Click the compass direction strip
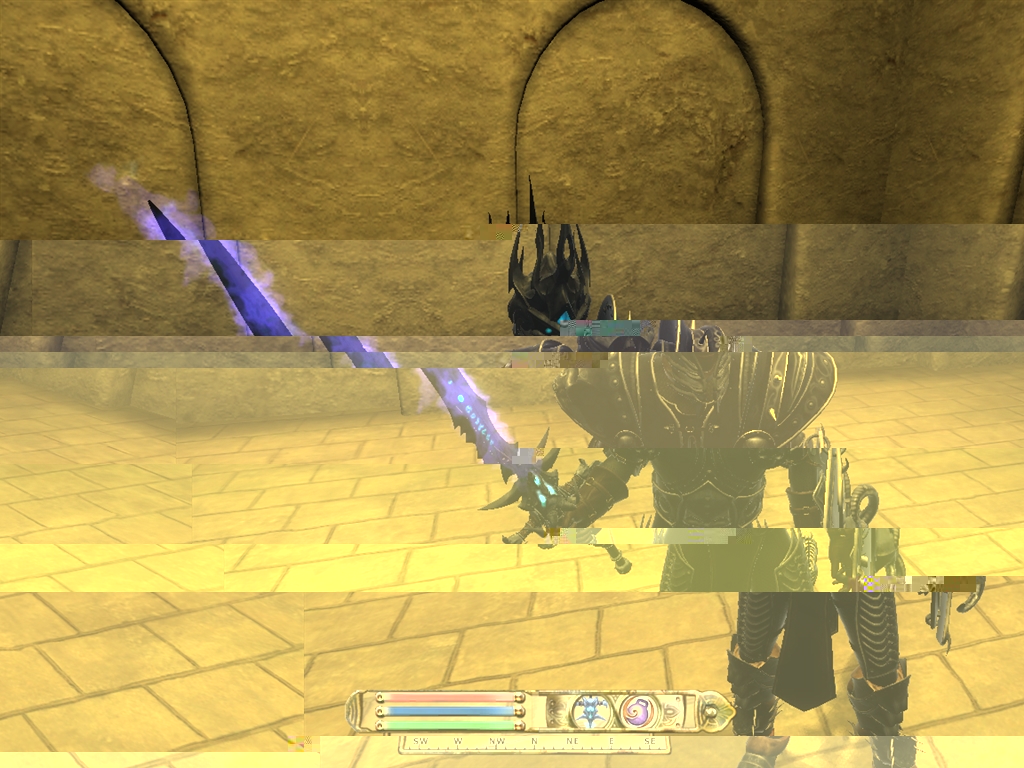This screenshot has width=1024, height=768. coord(534,742)
